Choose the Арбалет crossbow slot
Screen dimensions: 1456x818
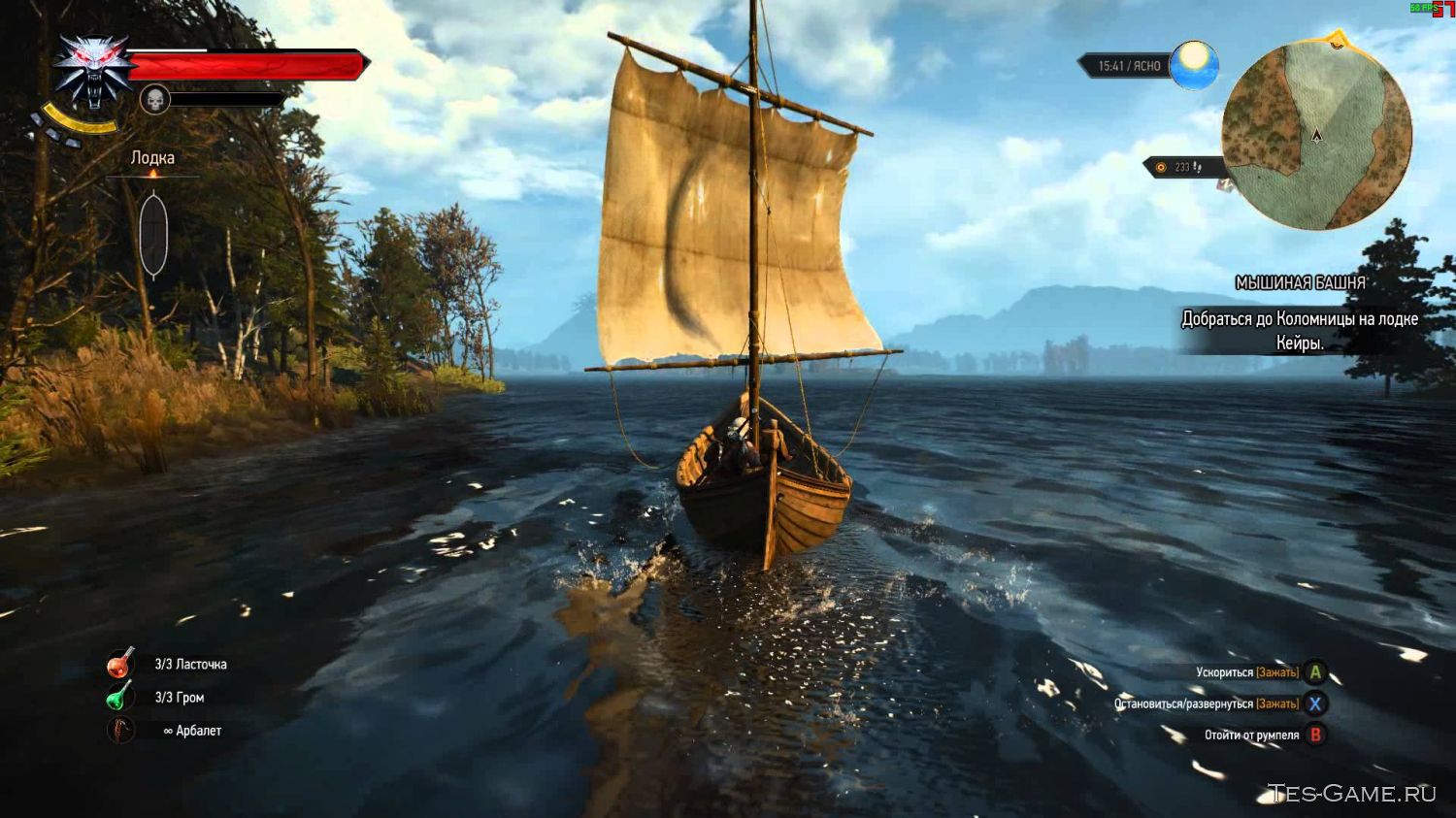point(120,730)
